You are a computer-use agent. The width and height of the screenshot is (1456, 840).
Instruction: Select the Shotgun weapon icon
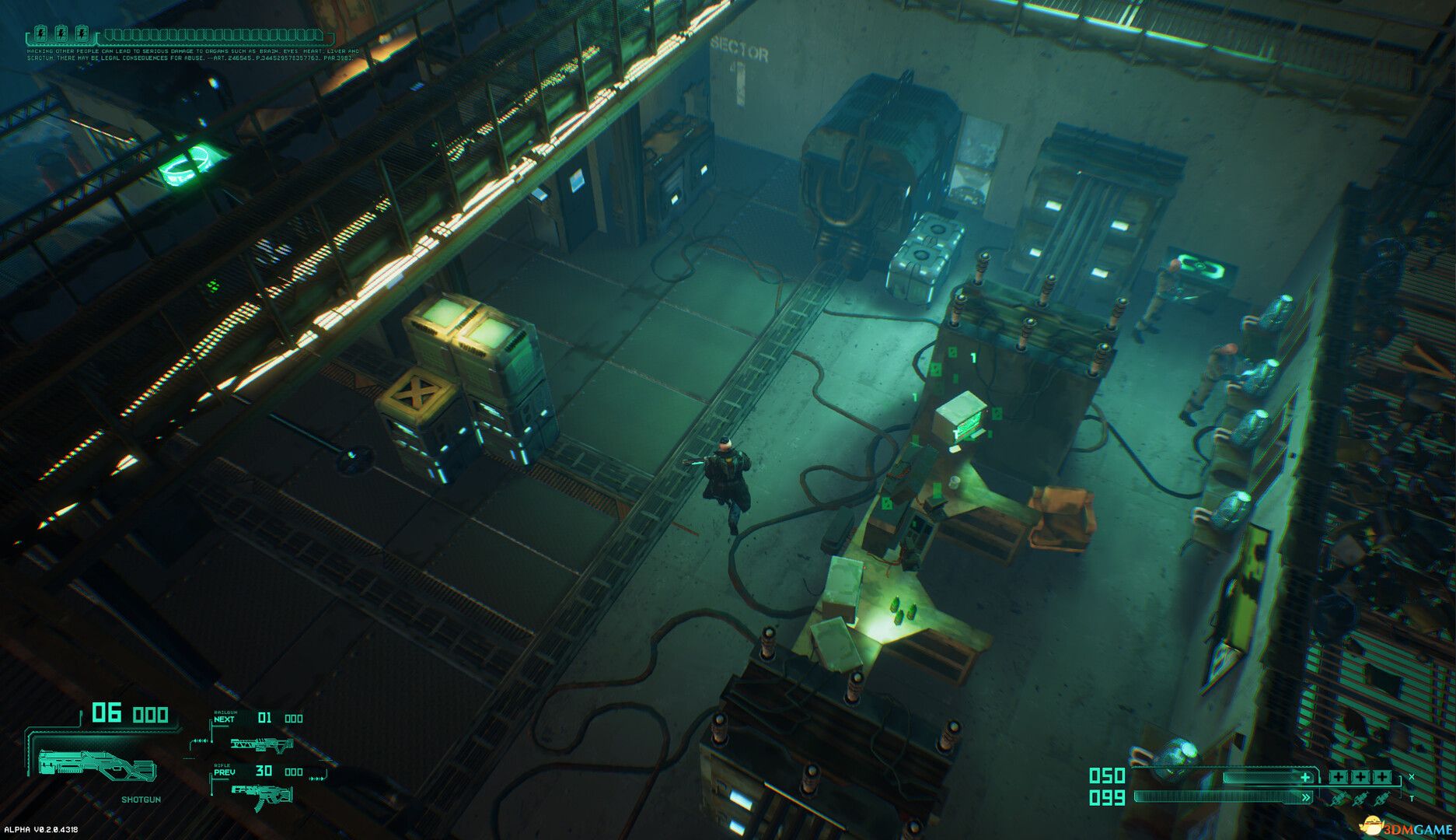[97, 766]
